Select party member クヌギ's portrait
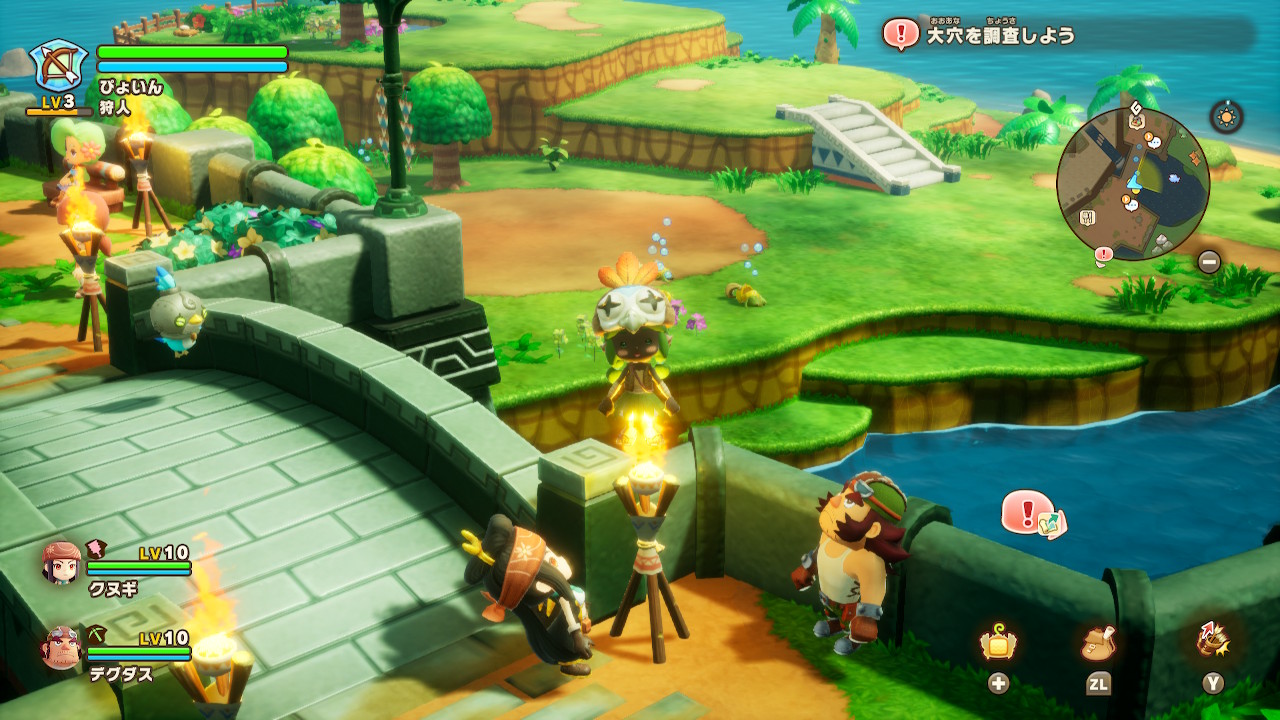The width and height of the screenshot is (1280, 720). (x=61, y=563)
